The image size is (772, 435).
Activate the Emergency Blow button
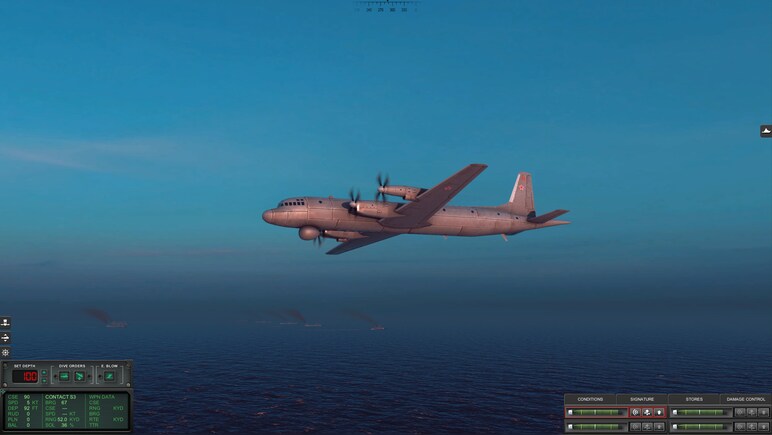[109, 376]
